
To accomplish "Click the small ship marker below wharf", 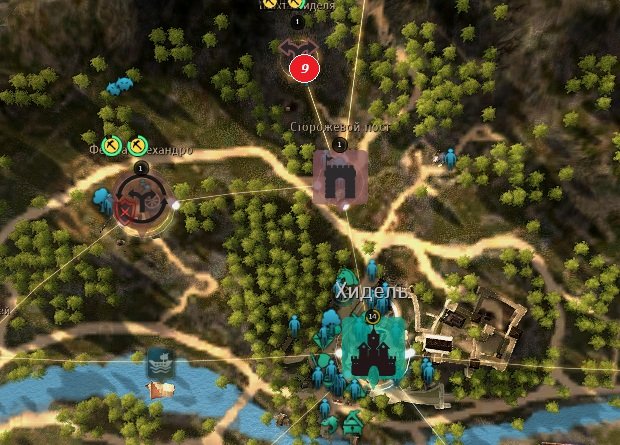I will click(x=156, y=389).
